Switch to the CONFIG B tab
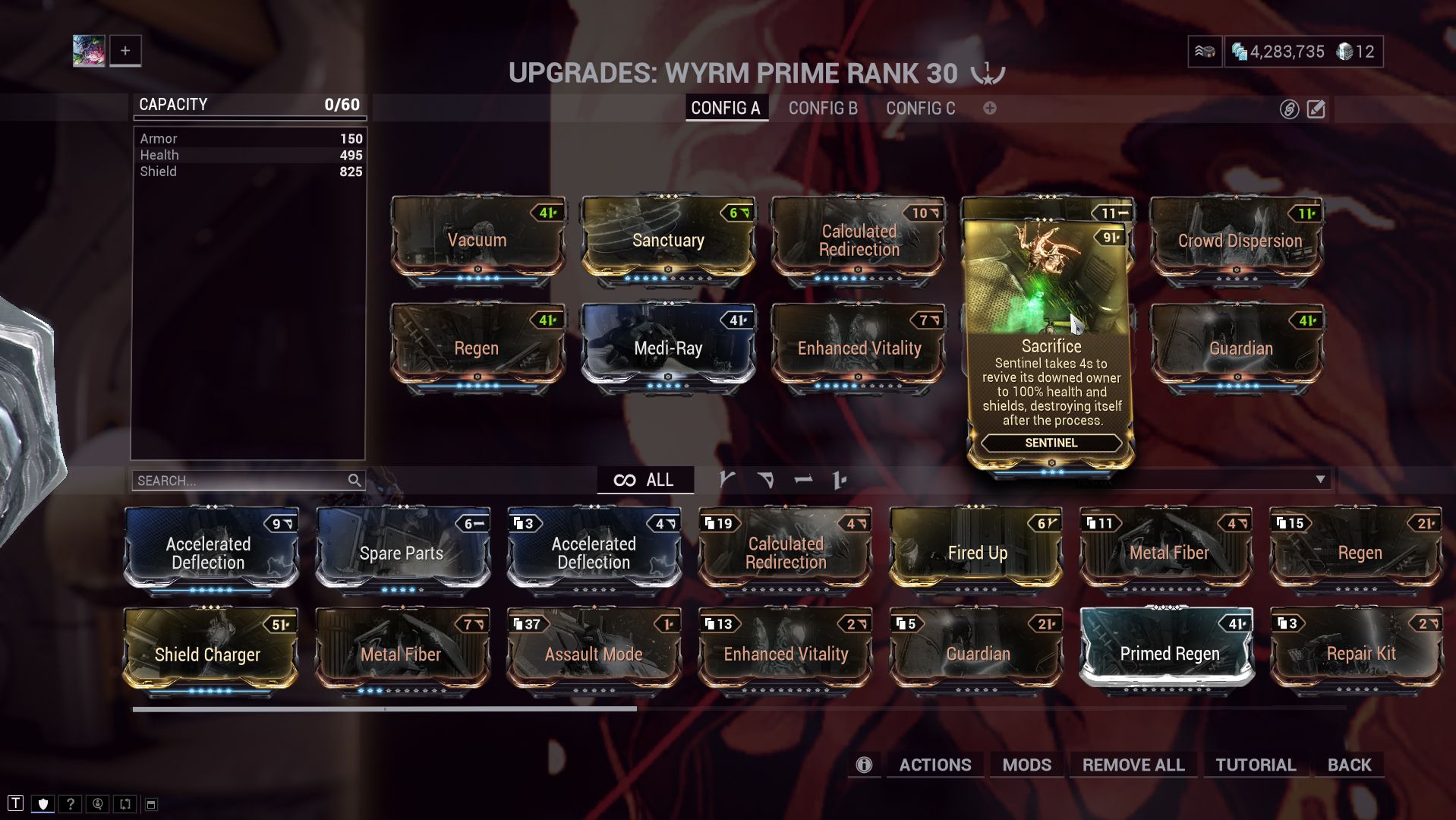Viewport: 1456px width, 820px height. pyautogui.click(x=822, y=109)
